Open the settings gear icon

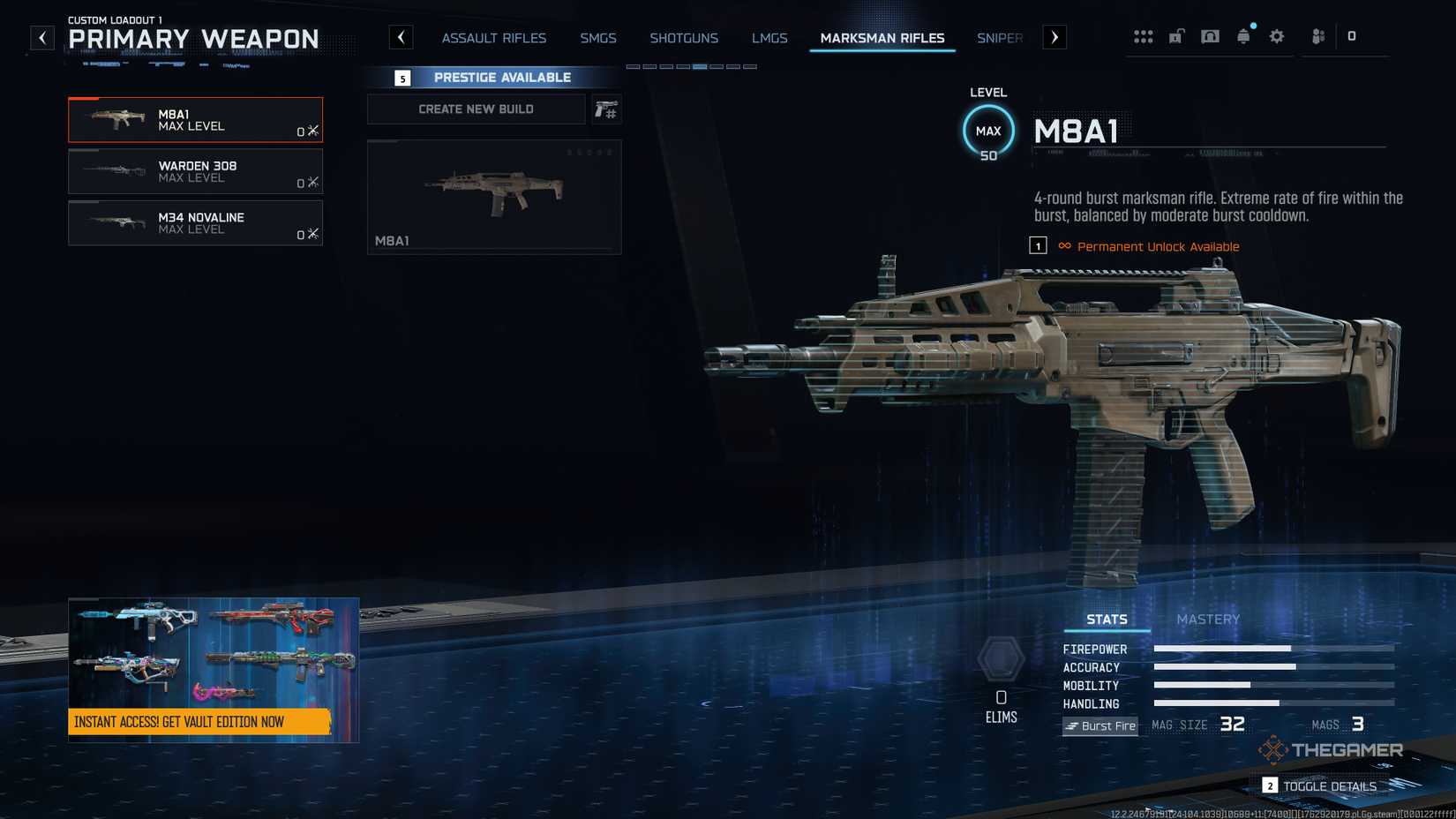coord(1276,36)
